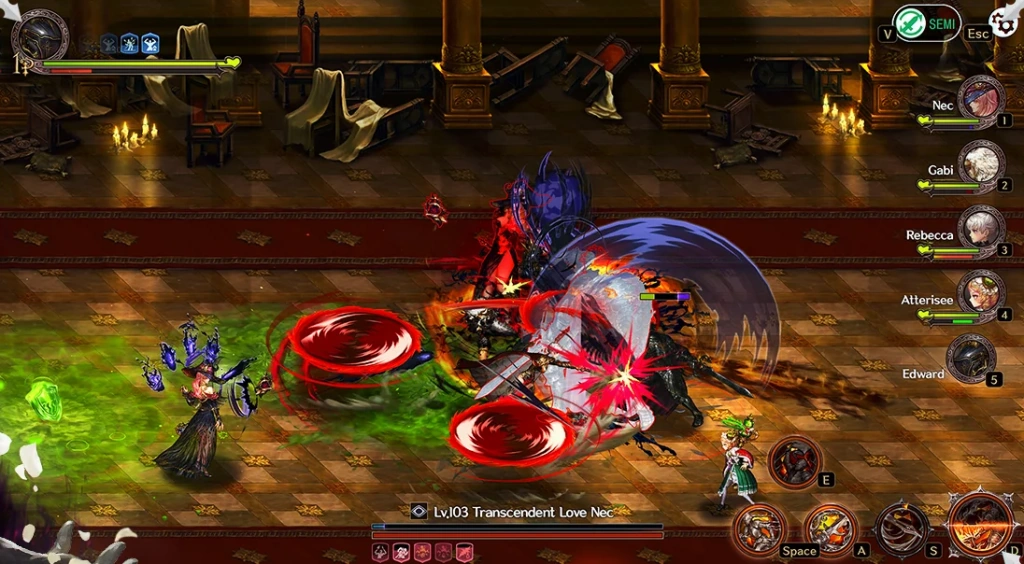Select the boss eye icon beside Lv.103 name
The image size is (1024, 564).
(420, 511)
